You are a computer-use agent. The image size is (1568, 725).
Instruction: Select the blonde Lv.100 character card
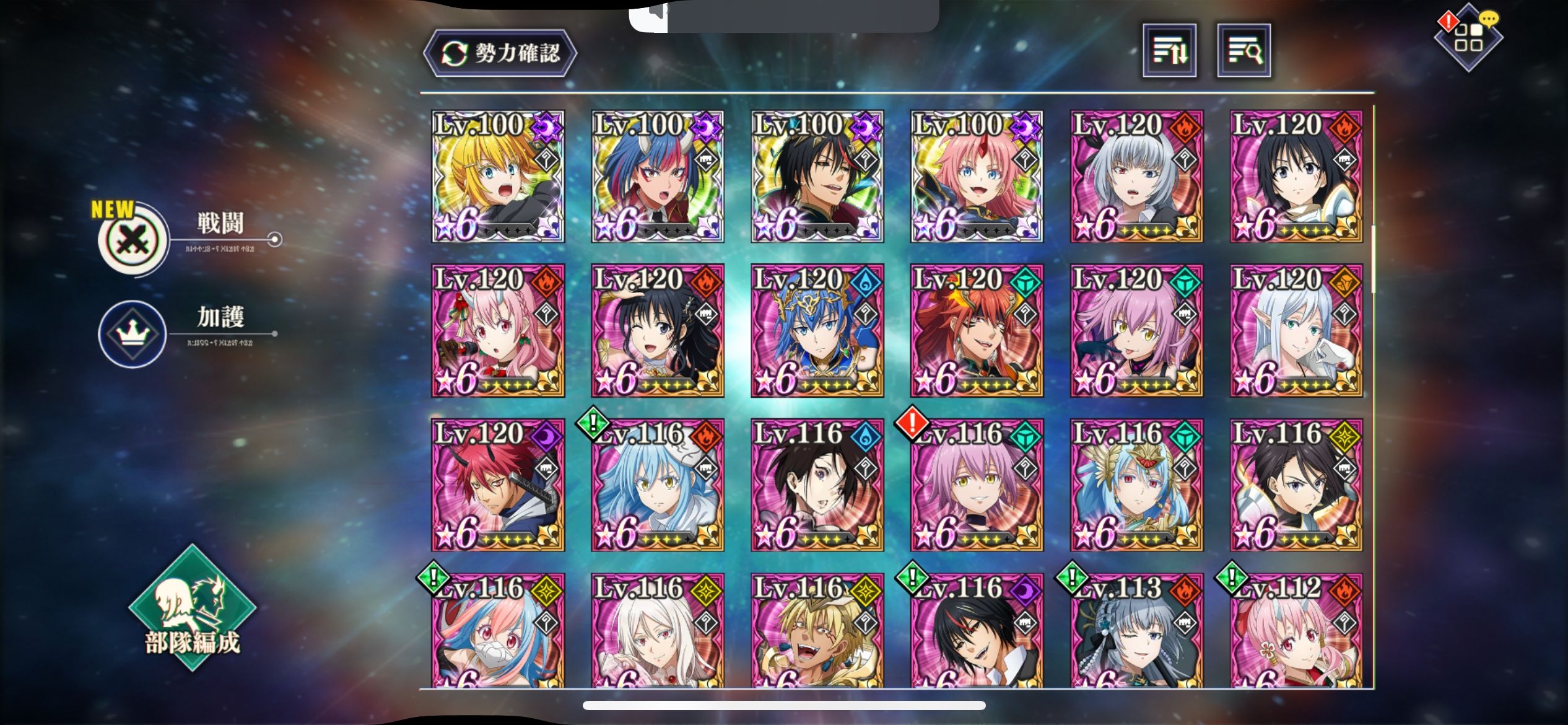(x=498, y=177)
